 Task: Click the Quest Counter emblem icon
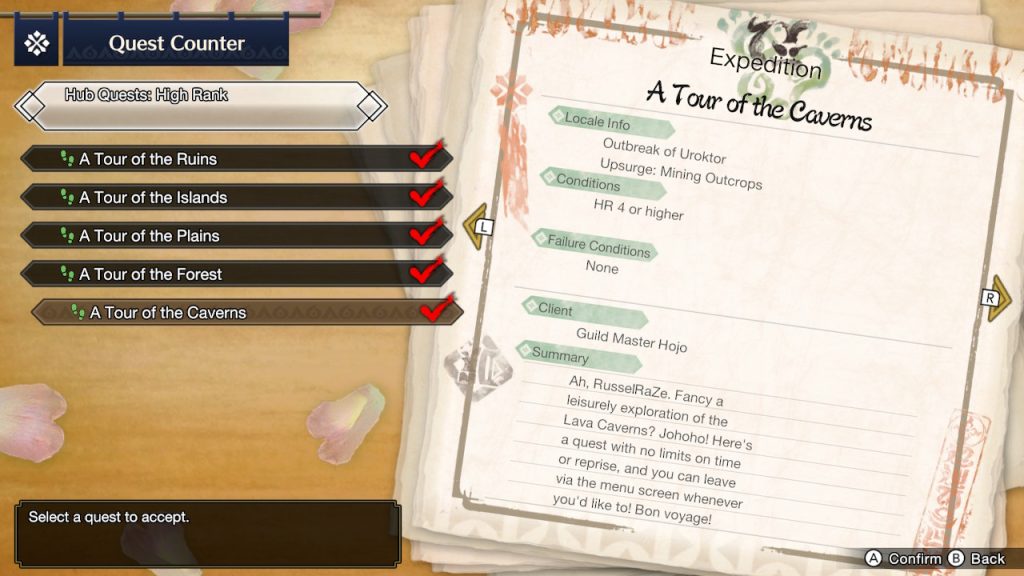coord(37,43)
